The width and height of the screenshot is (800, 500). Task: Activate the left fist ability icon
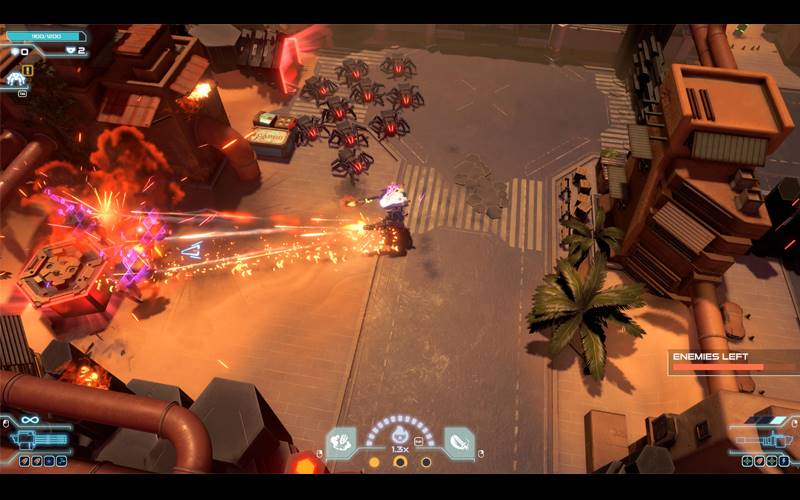[x=341, y=441]
